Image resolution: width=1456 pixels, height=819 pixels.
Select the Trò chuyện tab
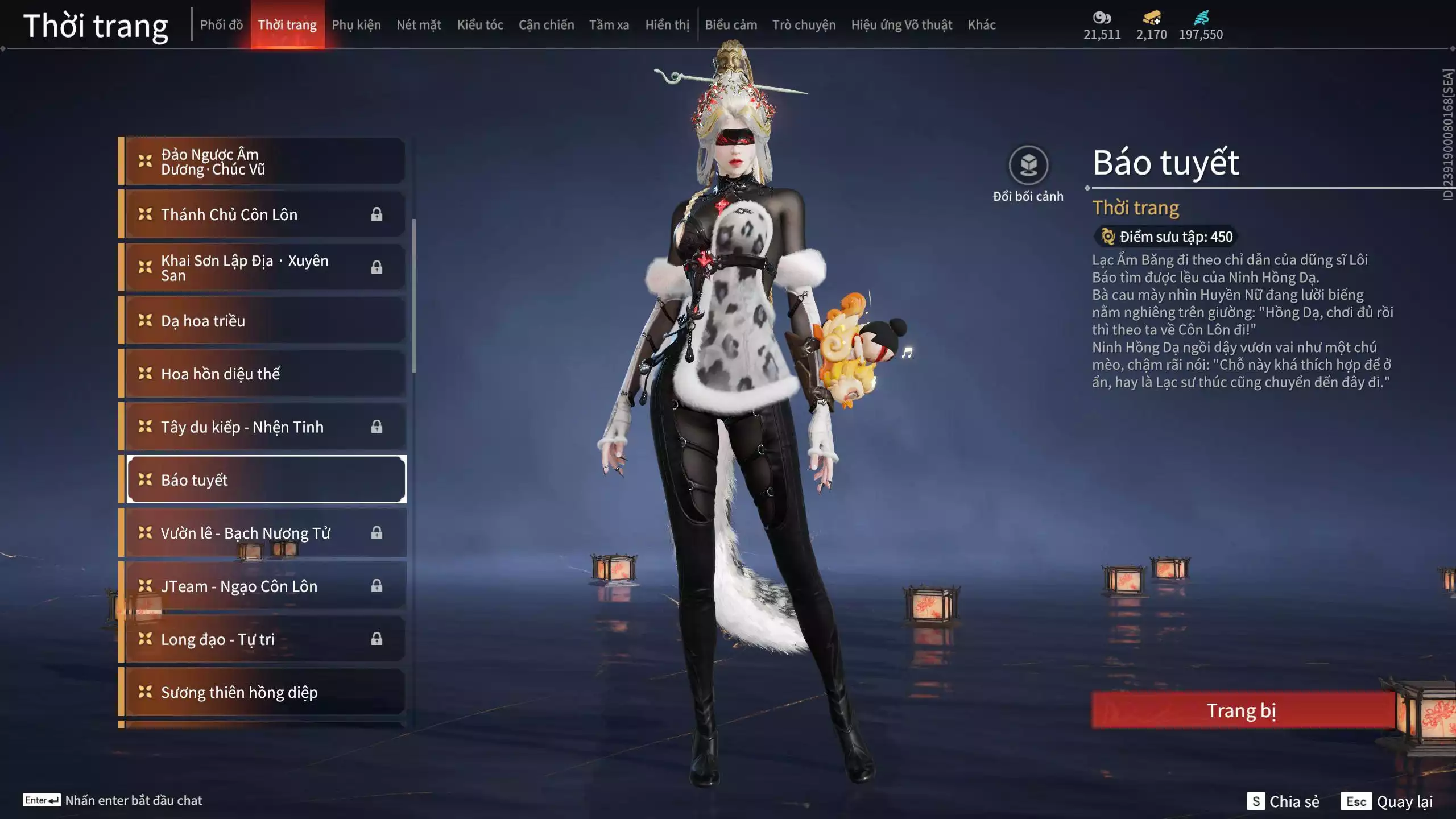[804, 25]
